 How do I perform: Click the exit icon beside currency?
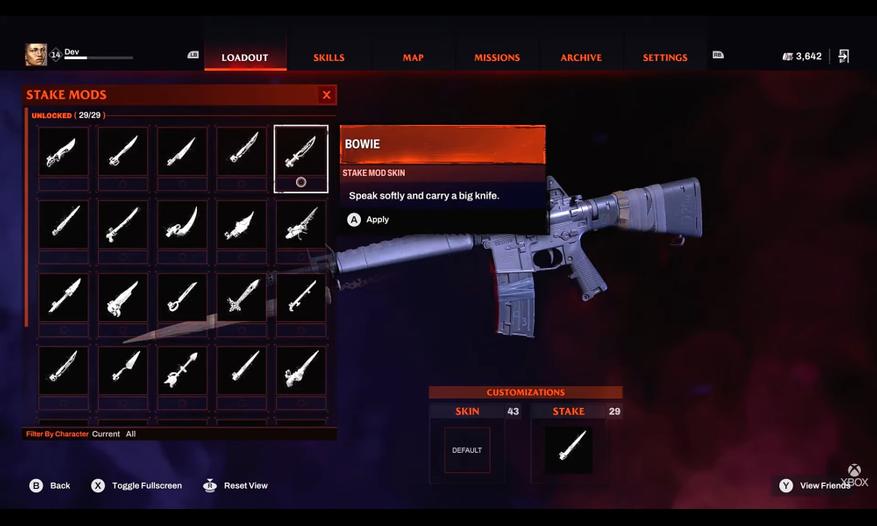coord(843,56)
